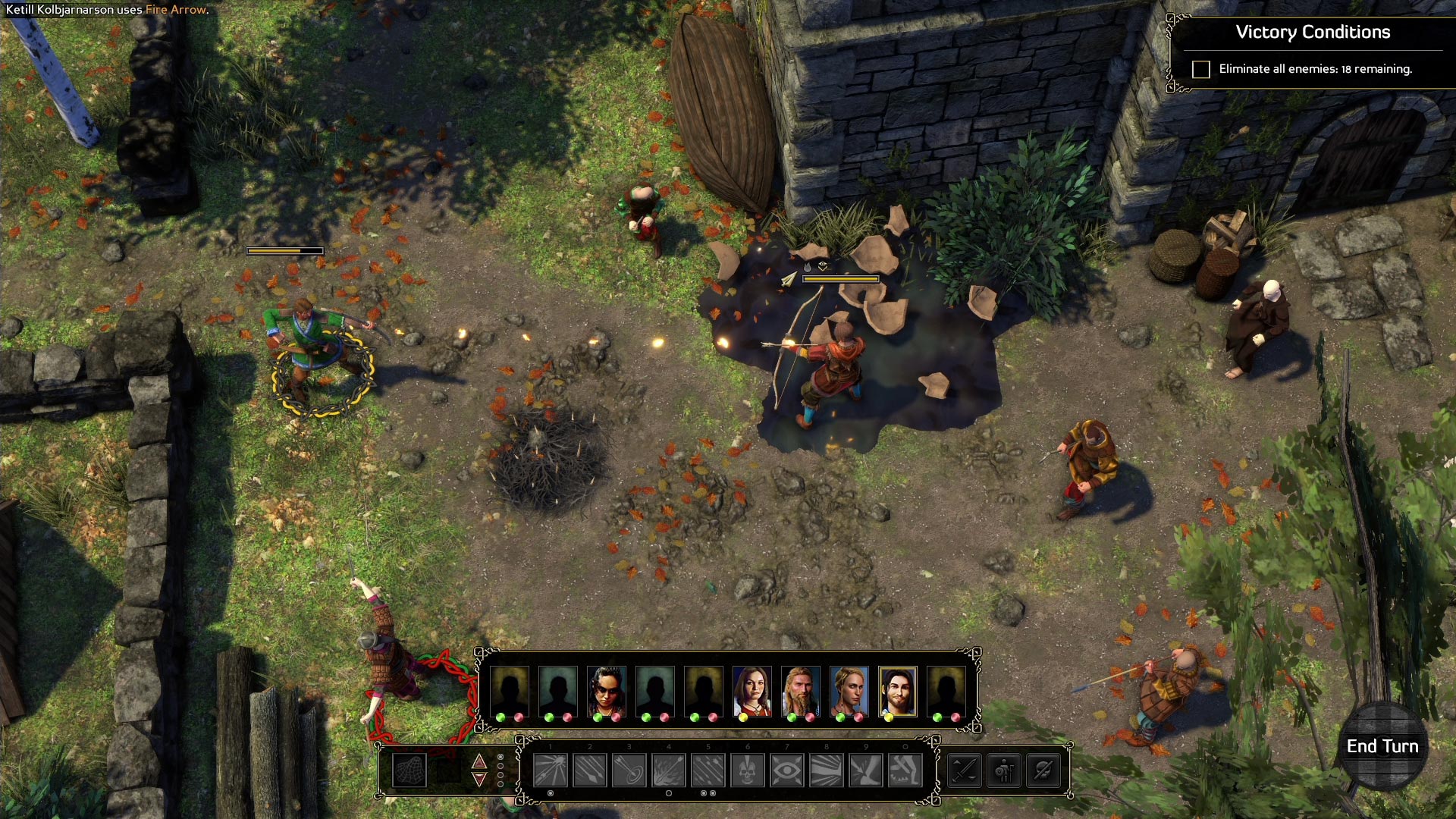Screen dimensions: 1456x819
Task: Click the downward red arrow stepper
Action: tap(479, 780)
